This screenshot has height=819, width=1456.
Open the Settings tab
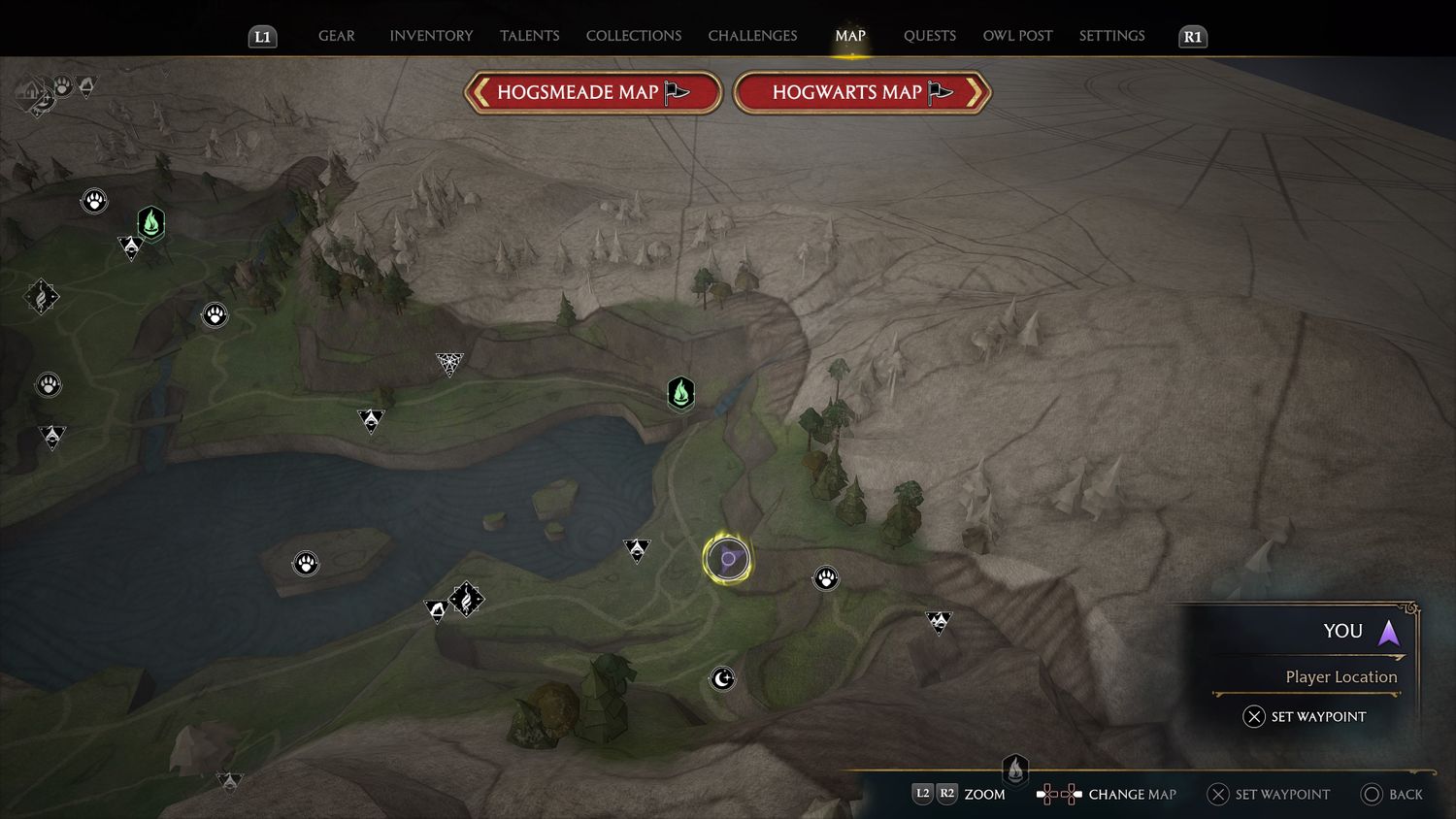[x=1111, y=36]
